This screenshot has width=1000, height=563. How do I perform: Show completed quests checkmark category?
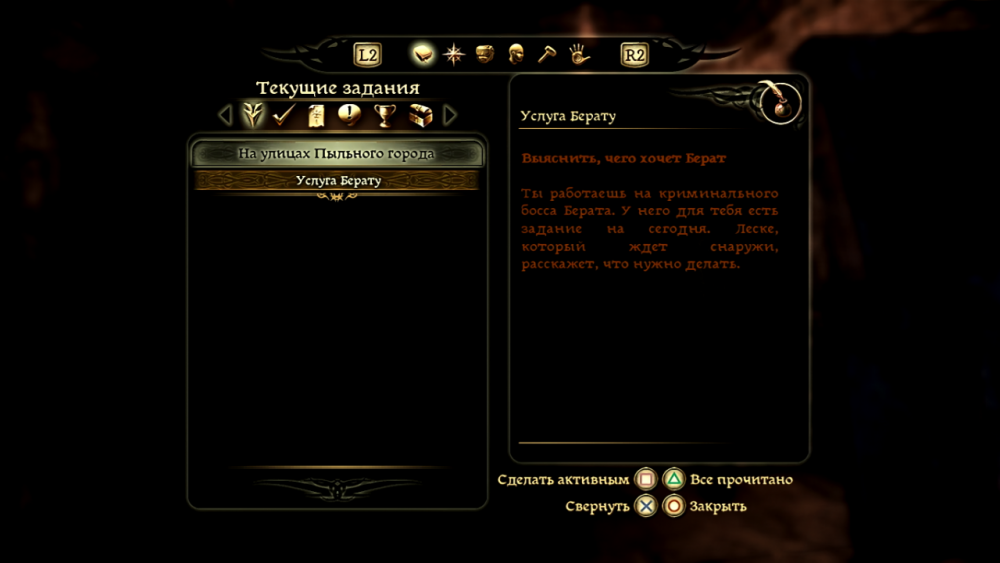(284, 115)
